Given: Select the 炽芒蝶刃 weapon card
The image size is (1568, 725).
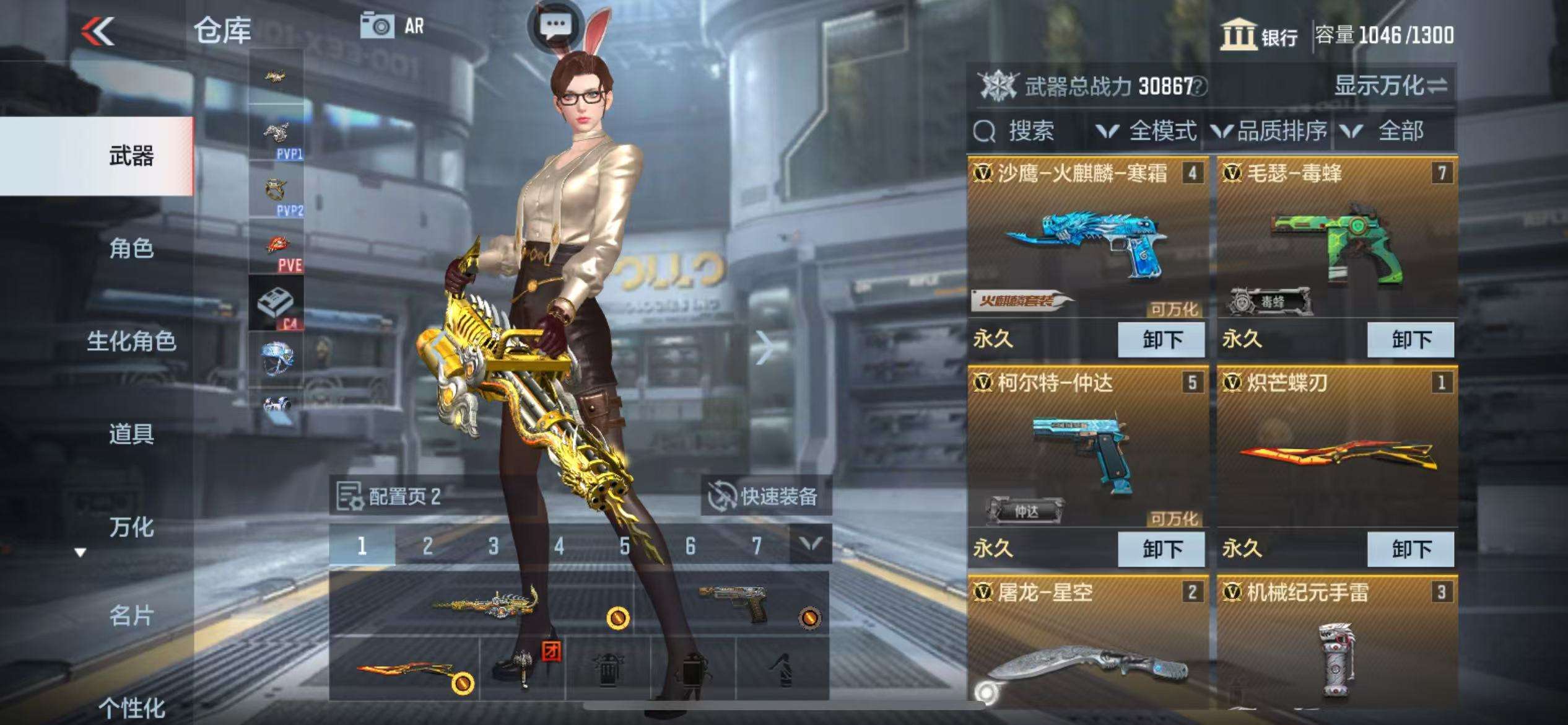Looking at the screenshot, I should pyautogui.click(x=1336, y=452).
